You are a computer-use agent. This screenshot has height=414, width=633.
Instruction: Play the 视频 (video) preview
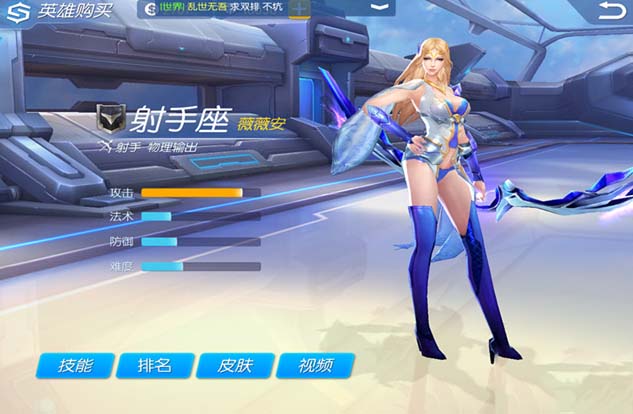tap(315, 365)
